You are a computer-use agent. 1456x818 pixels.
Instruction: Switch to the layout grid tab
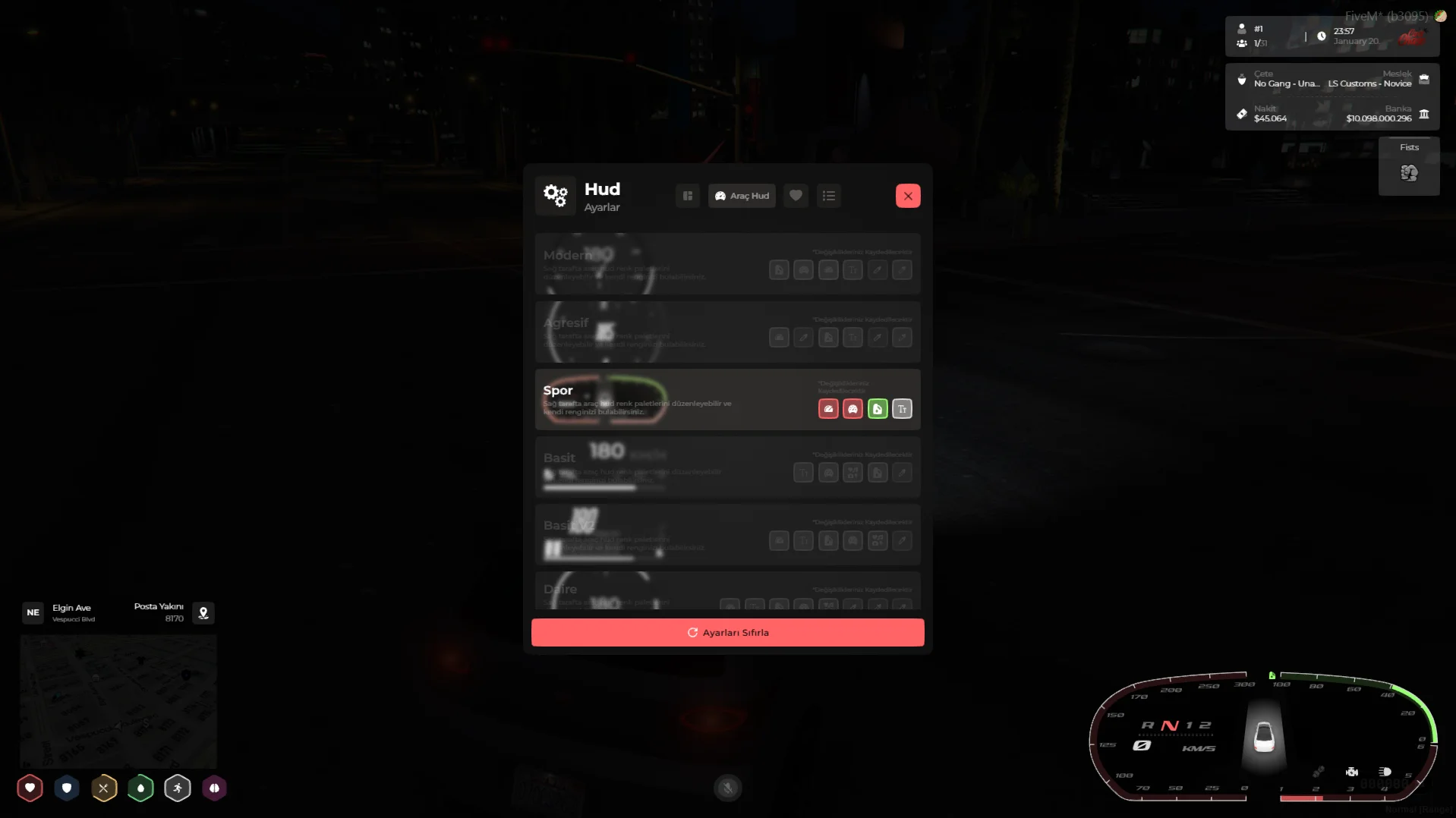688,196
